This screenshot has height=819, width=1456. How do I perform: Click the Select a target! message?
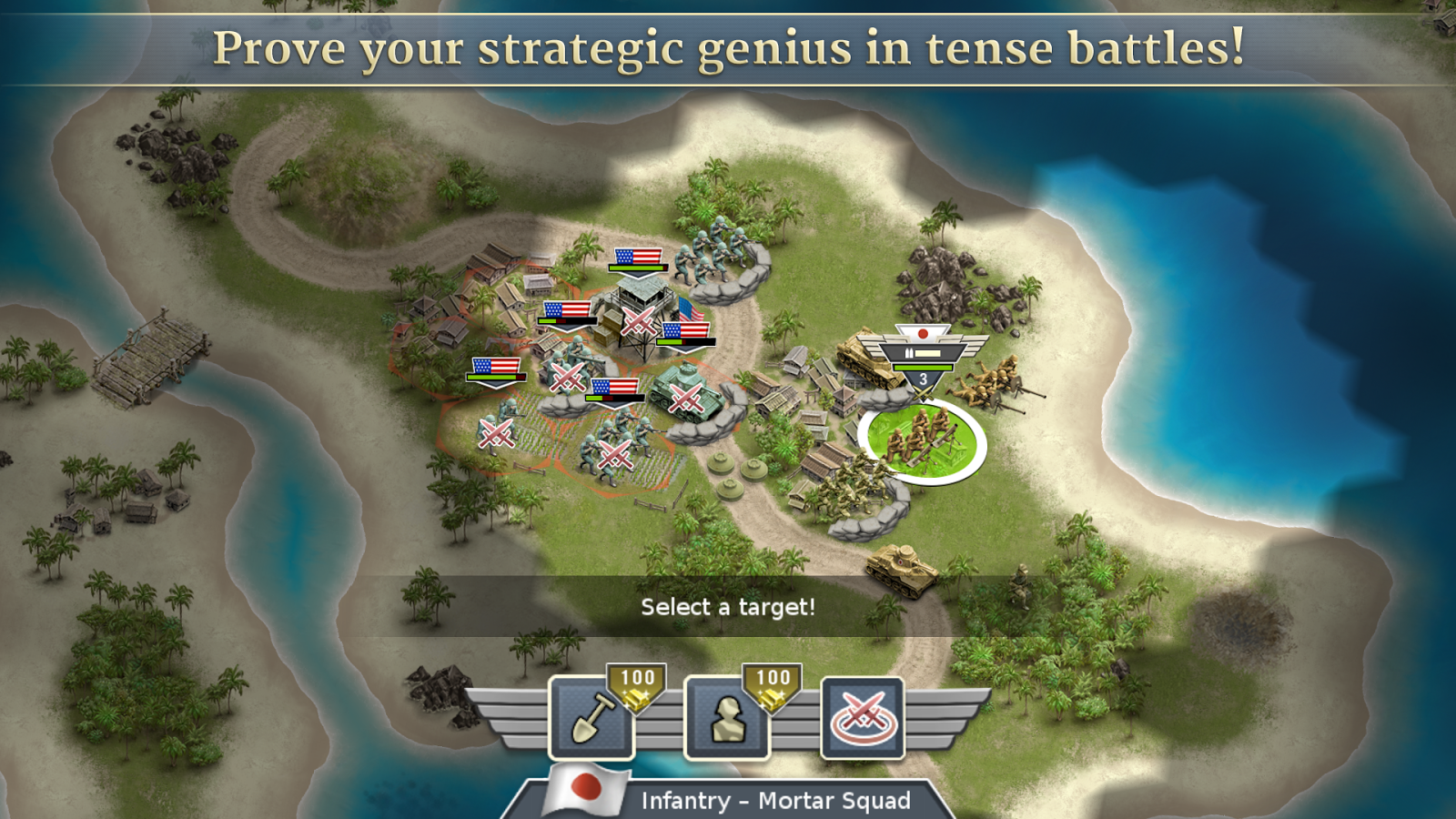click(x=728, y=606)
